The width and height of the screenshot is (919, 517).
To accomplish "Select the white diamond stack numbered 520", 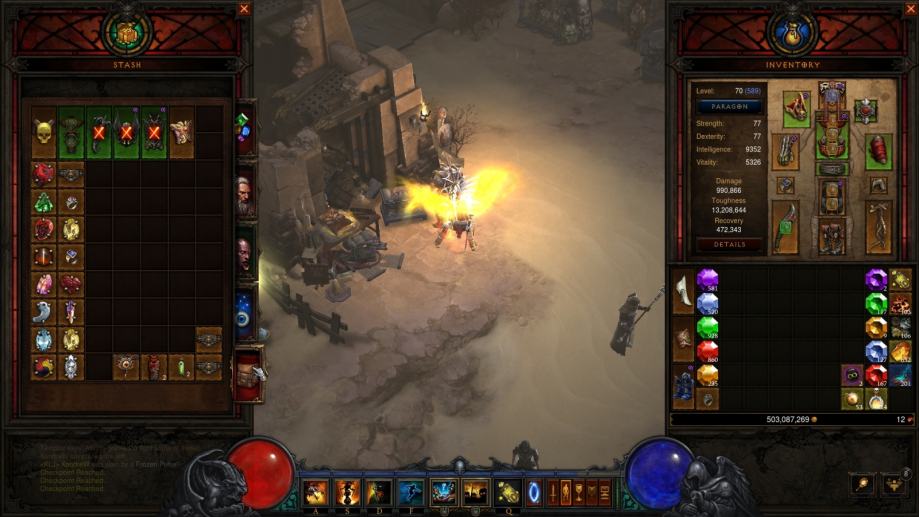I will (708, 303).
